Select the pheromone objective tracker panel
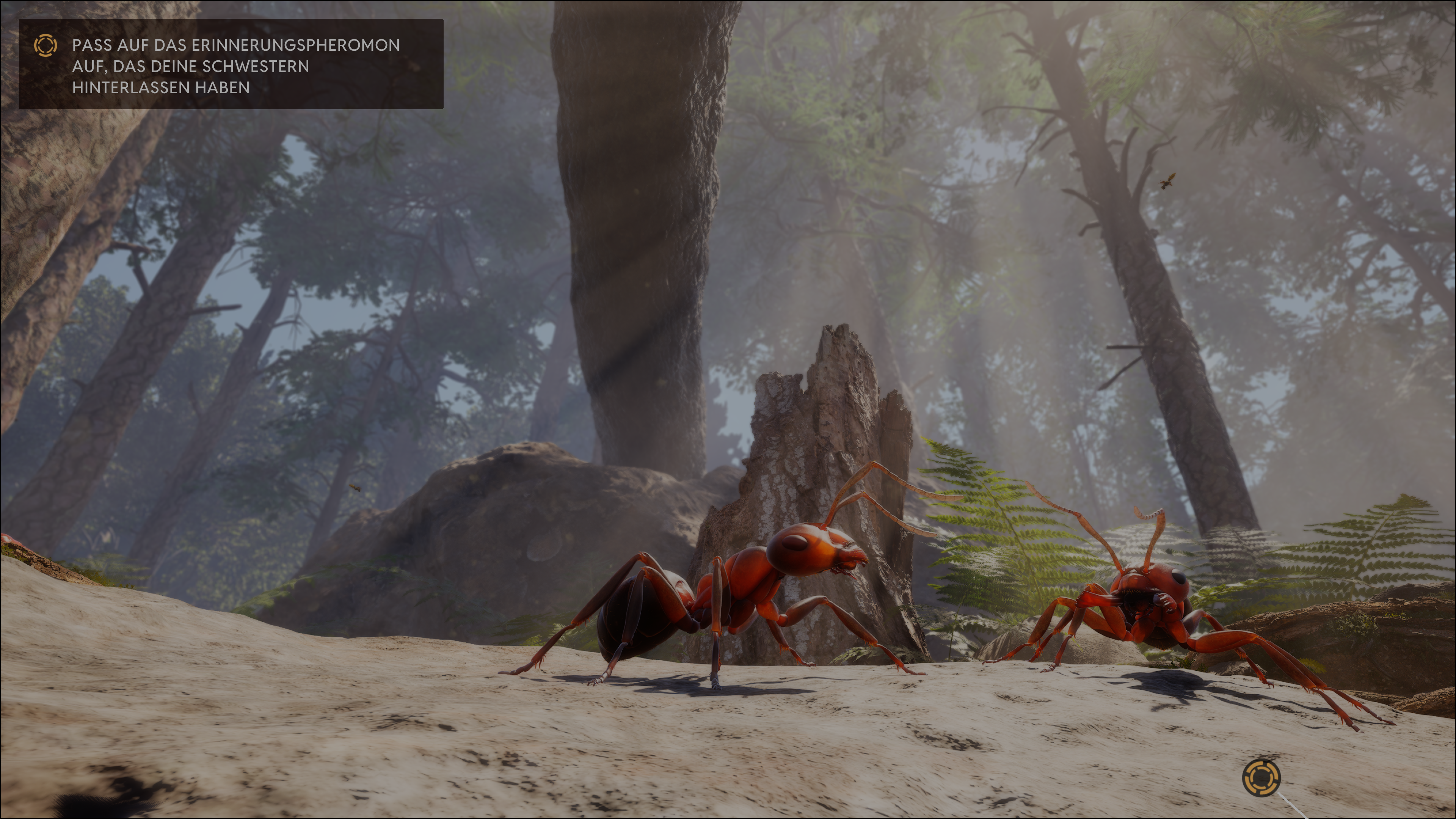 click(x=231, y=64)
